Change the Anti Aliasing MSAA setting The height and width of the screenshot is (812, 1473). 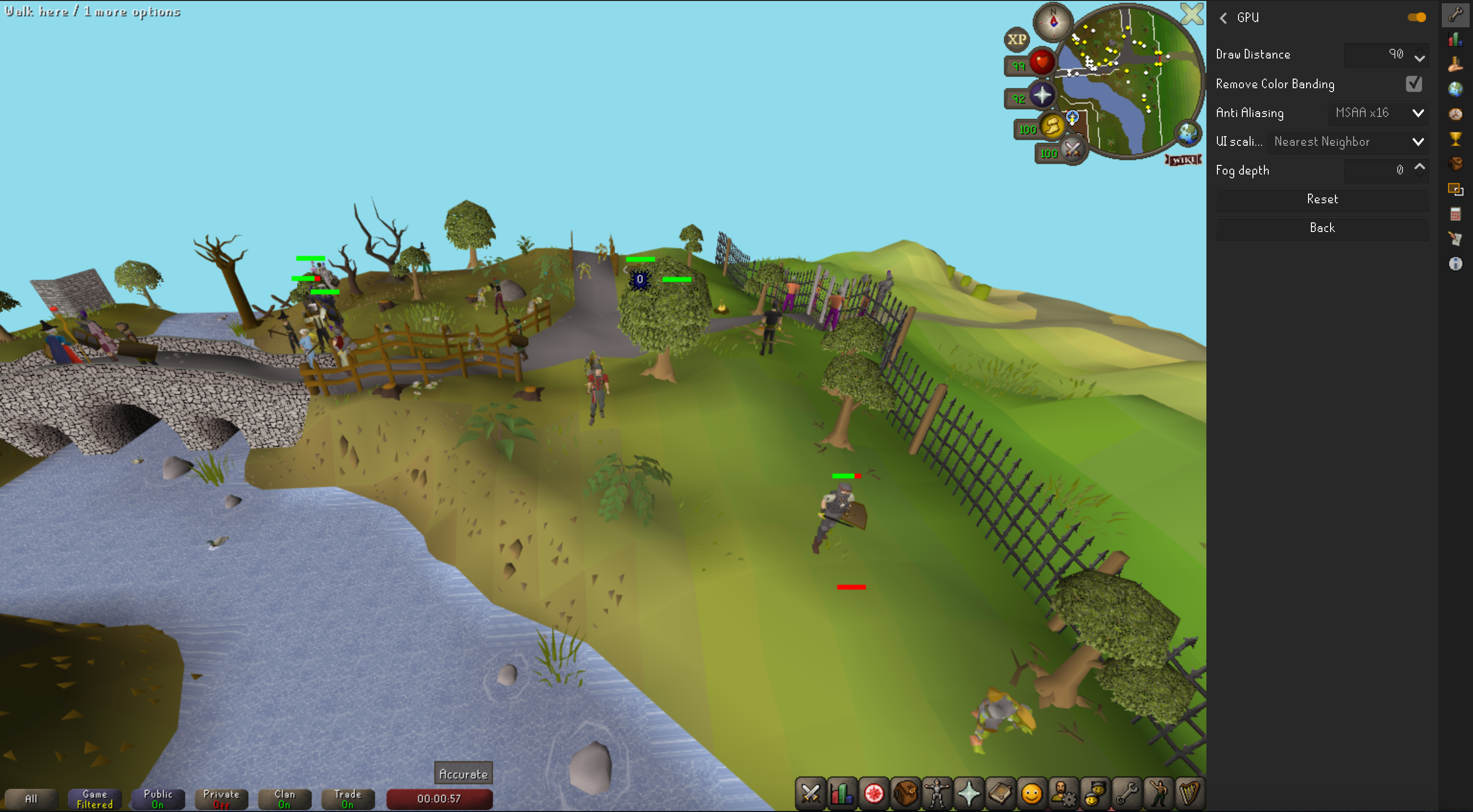(1378, 113)
